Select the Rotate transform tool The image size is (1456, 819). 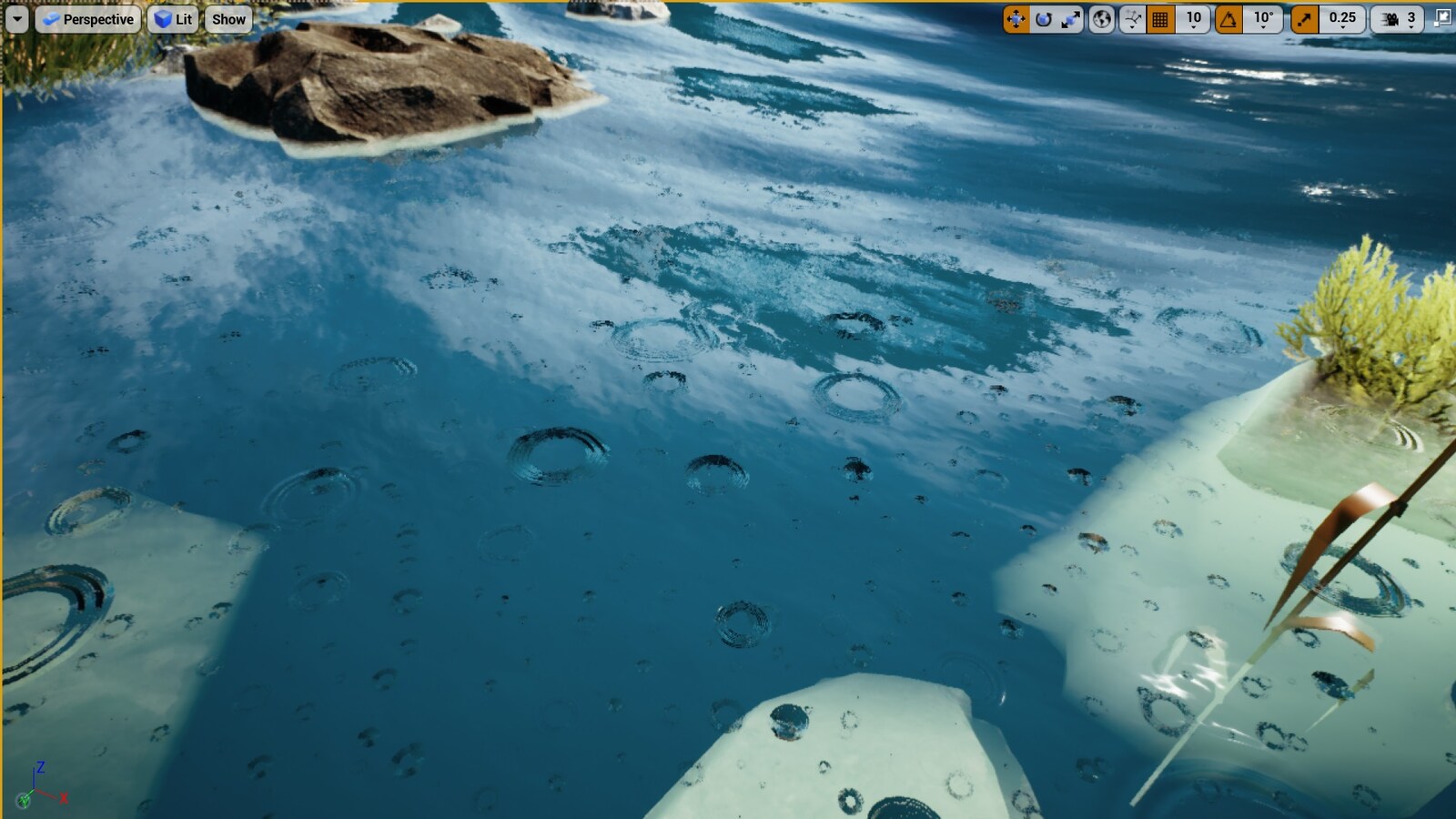coord(1042,18)
